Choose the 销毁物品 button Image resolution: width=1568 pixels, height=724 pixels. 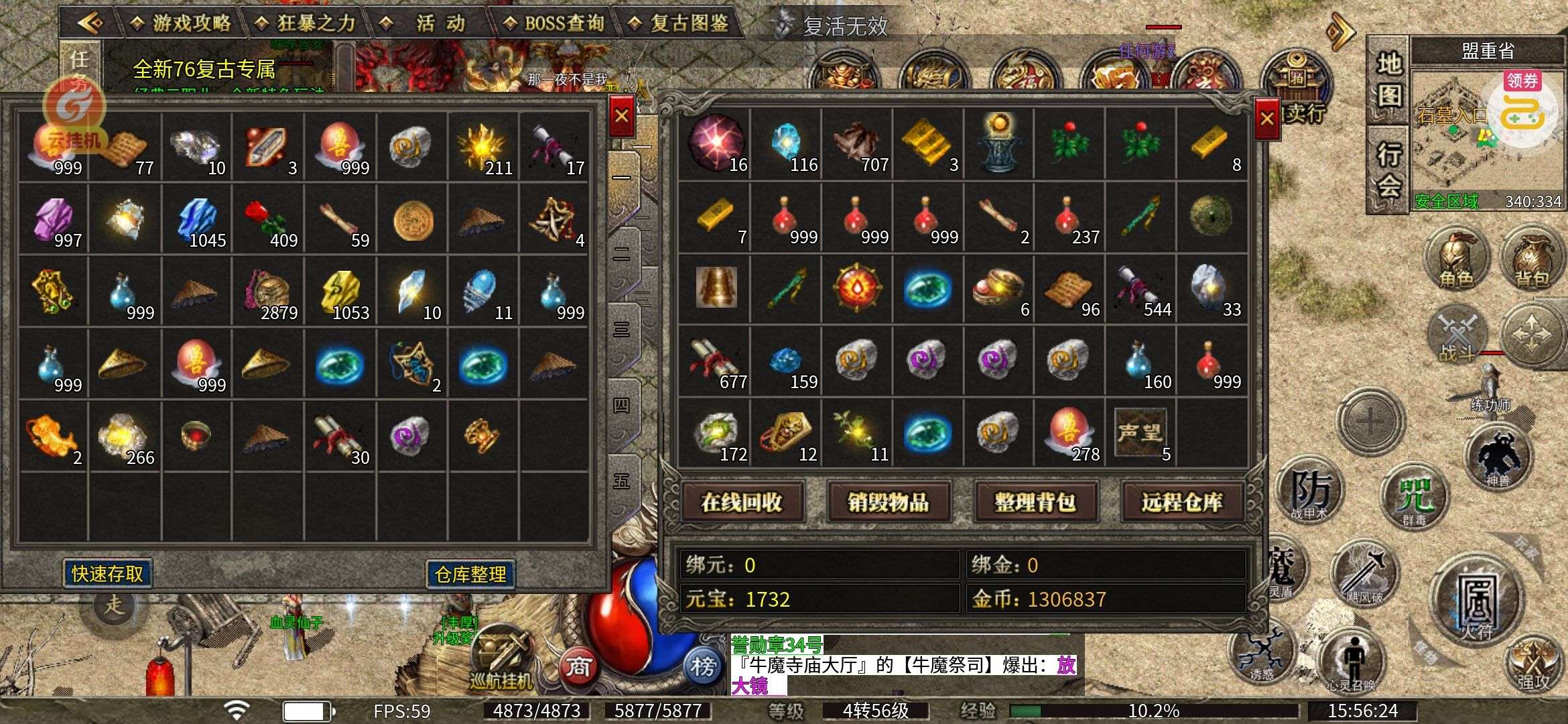(889, 502)
